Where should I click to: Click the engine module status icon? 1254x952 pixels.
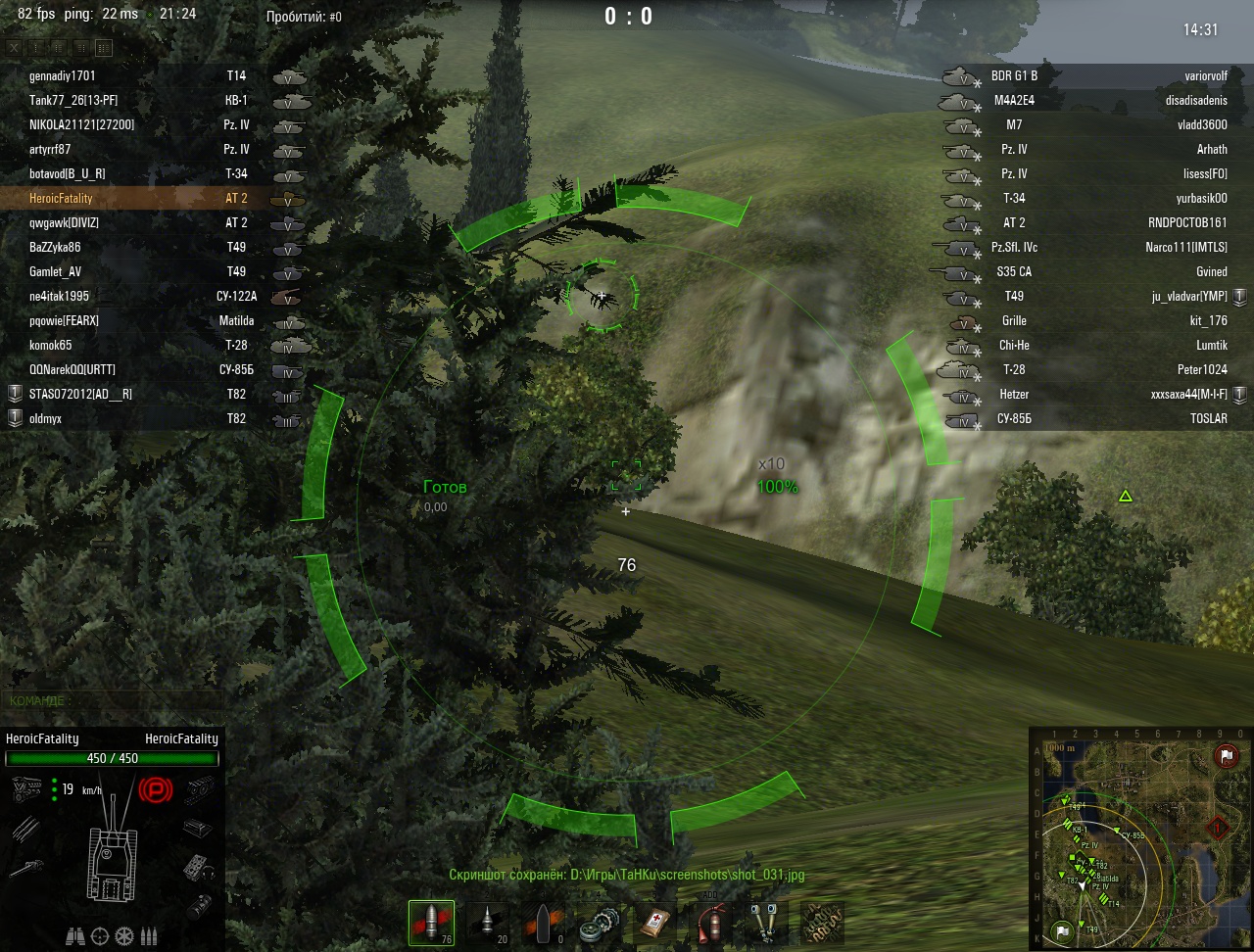tap(25, 789)
